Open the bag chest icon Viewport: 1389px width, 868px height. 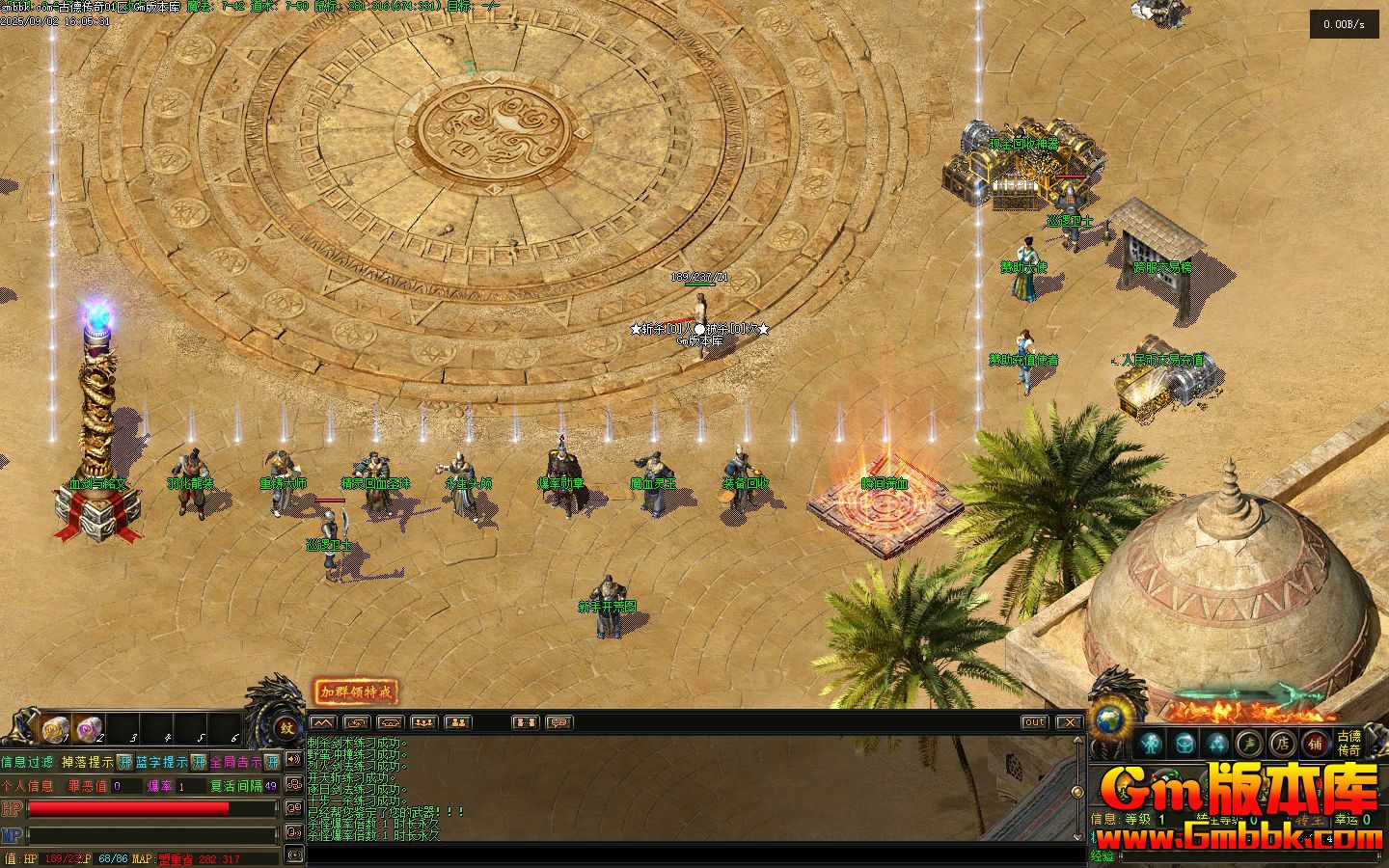click(x=1185, y=744)
